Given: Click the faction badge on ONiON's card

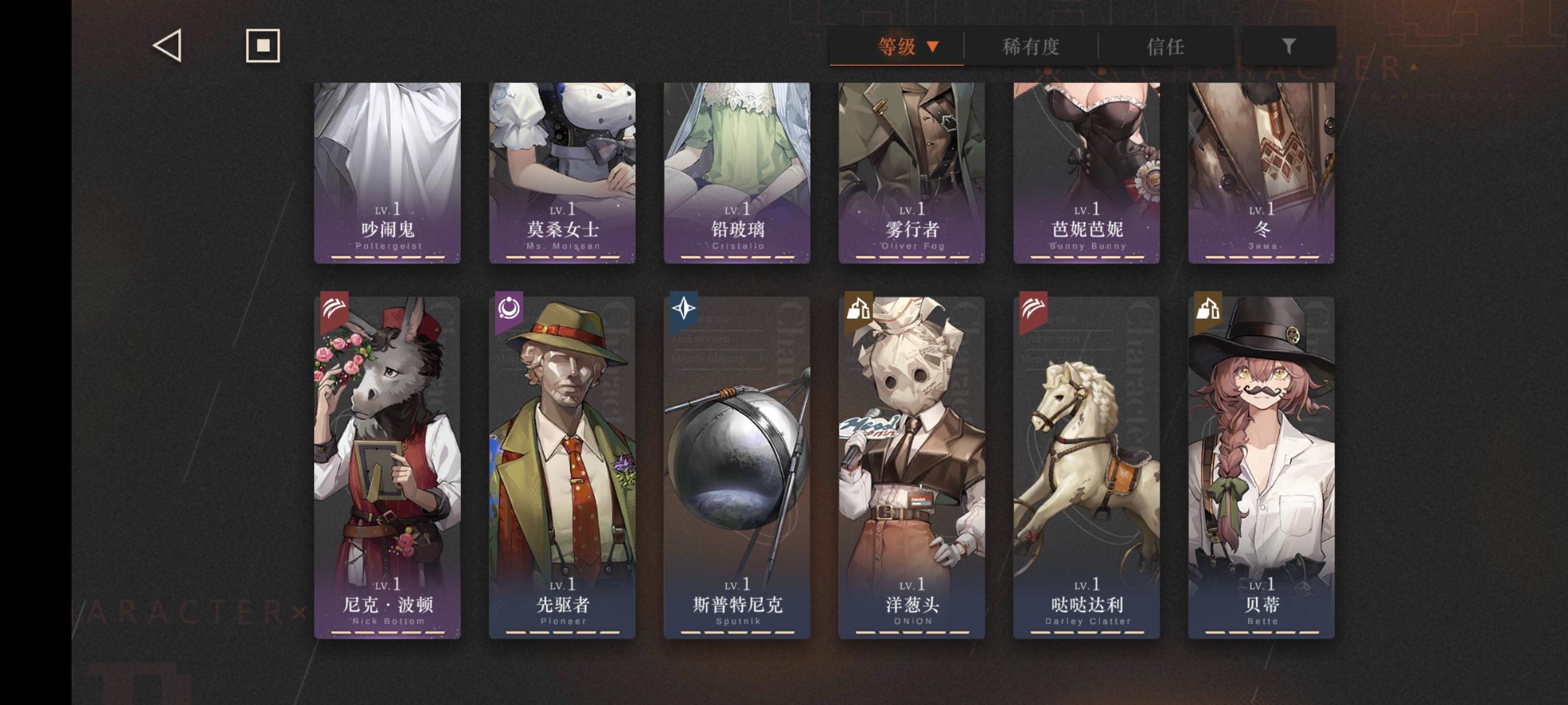Looking at the screenshot, I should [x=858, y=310].
